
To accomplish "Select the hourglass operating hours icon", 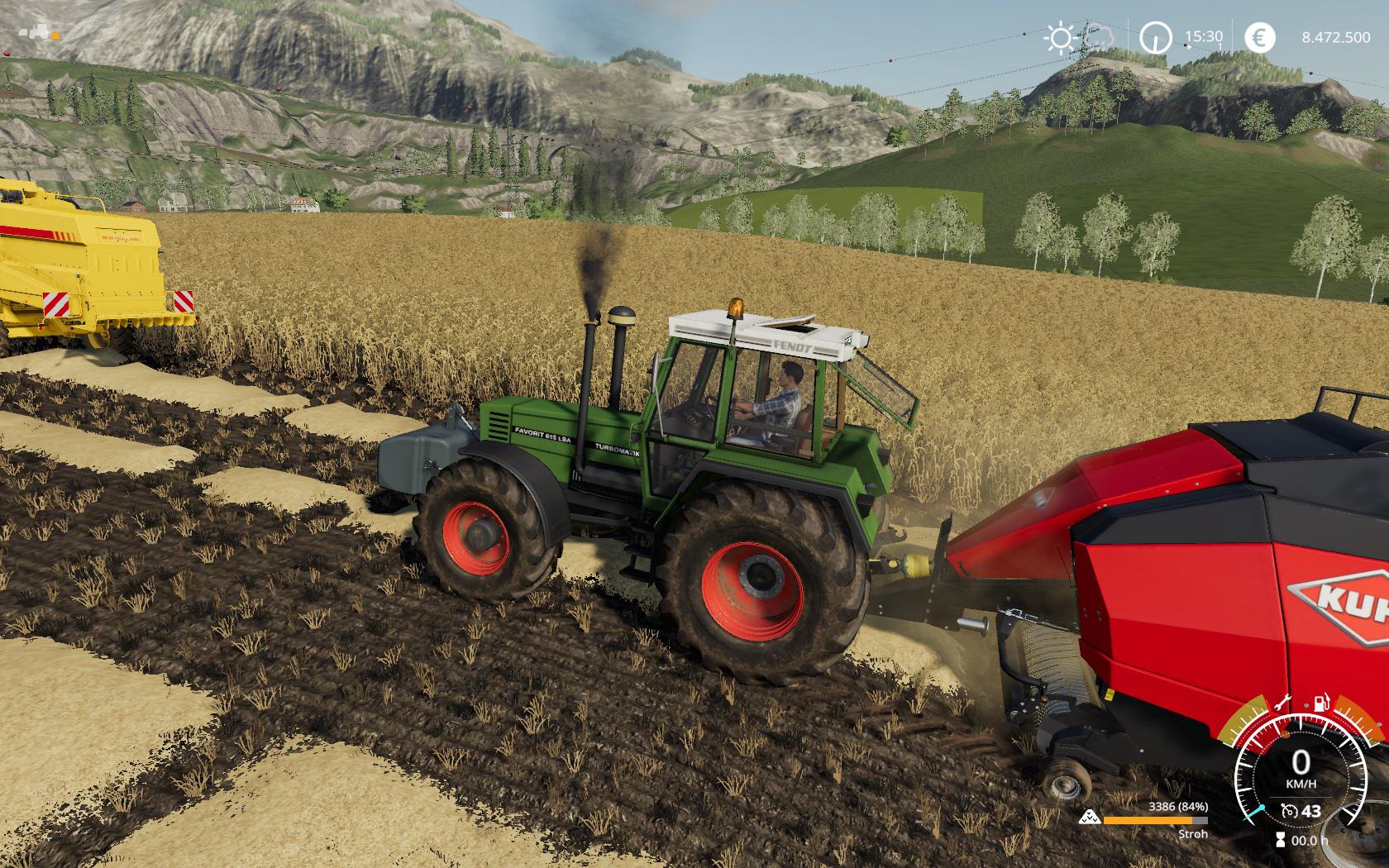I will point(1280,840).
